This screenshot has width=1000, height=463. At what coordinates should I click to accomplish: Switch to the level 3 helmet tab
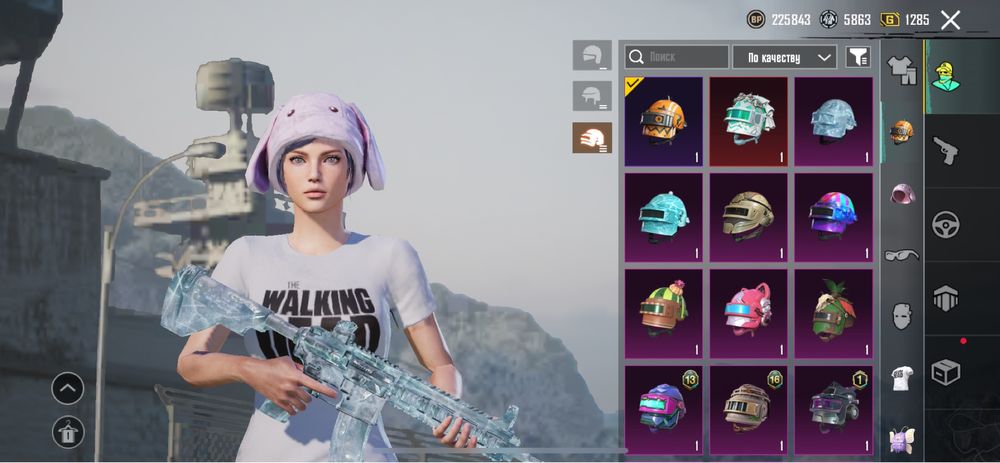pos(592,138)
